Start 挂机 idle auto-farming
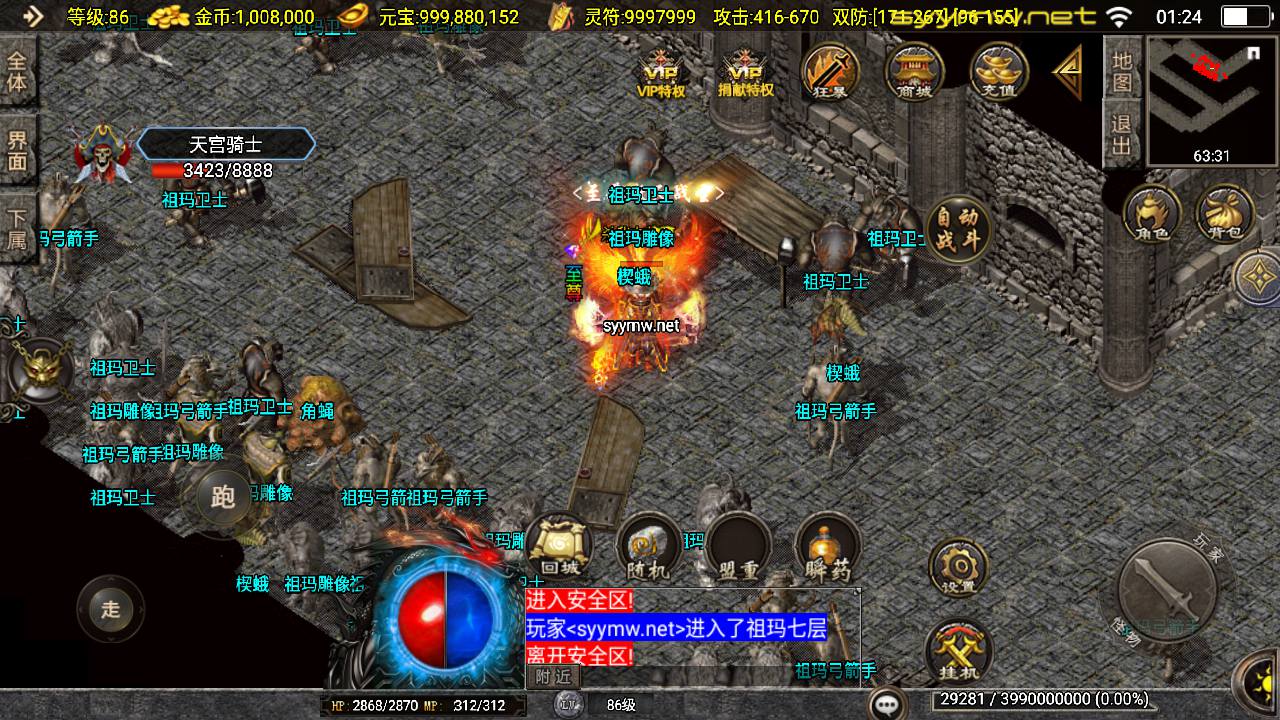The width and height of the screenshot is (1280, 720). [x=958, y=650]
